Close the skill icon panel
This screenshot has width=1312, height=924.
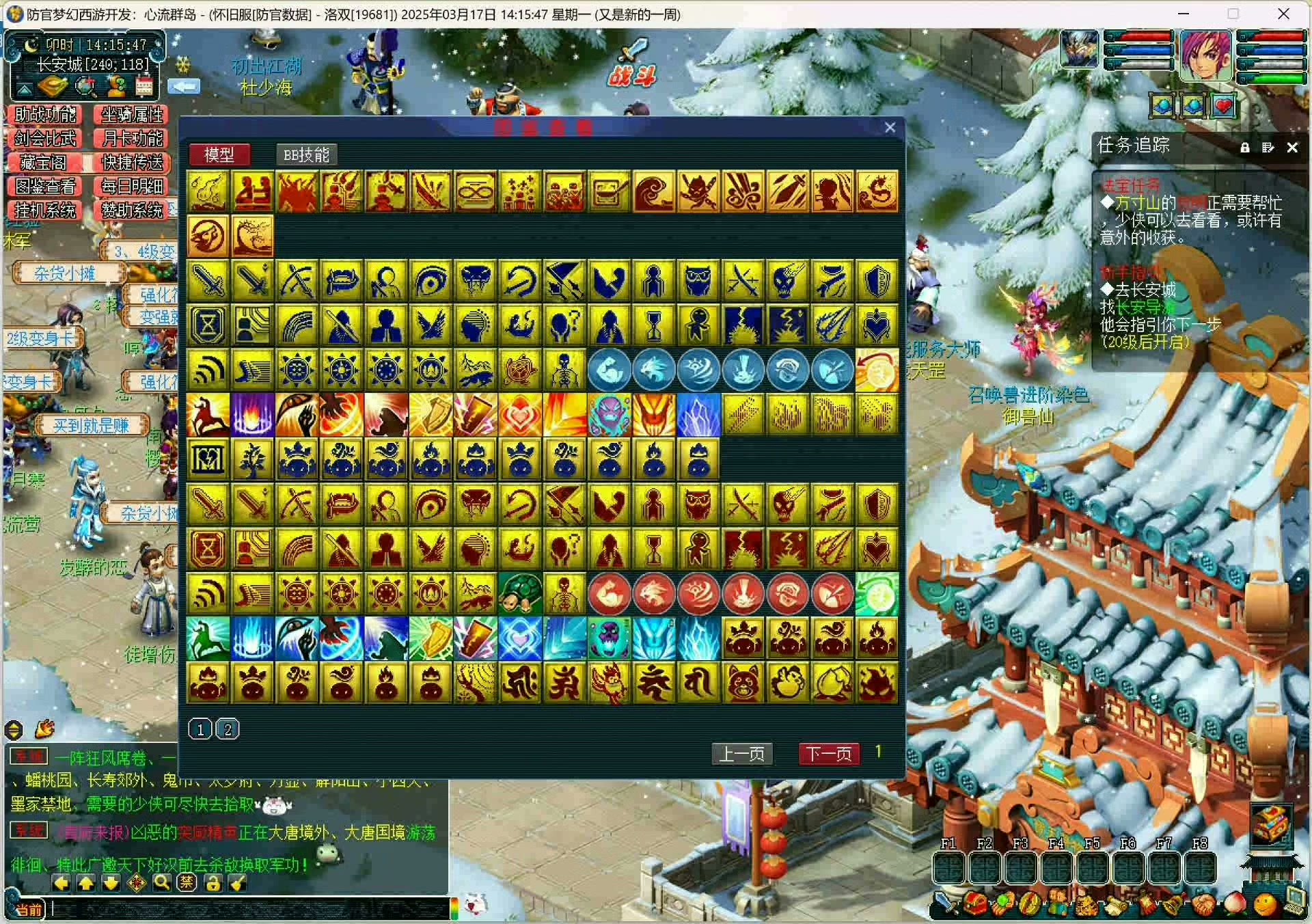coord(890,128)
